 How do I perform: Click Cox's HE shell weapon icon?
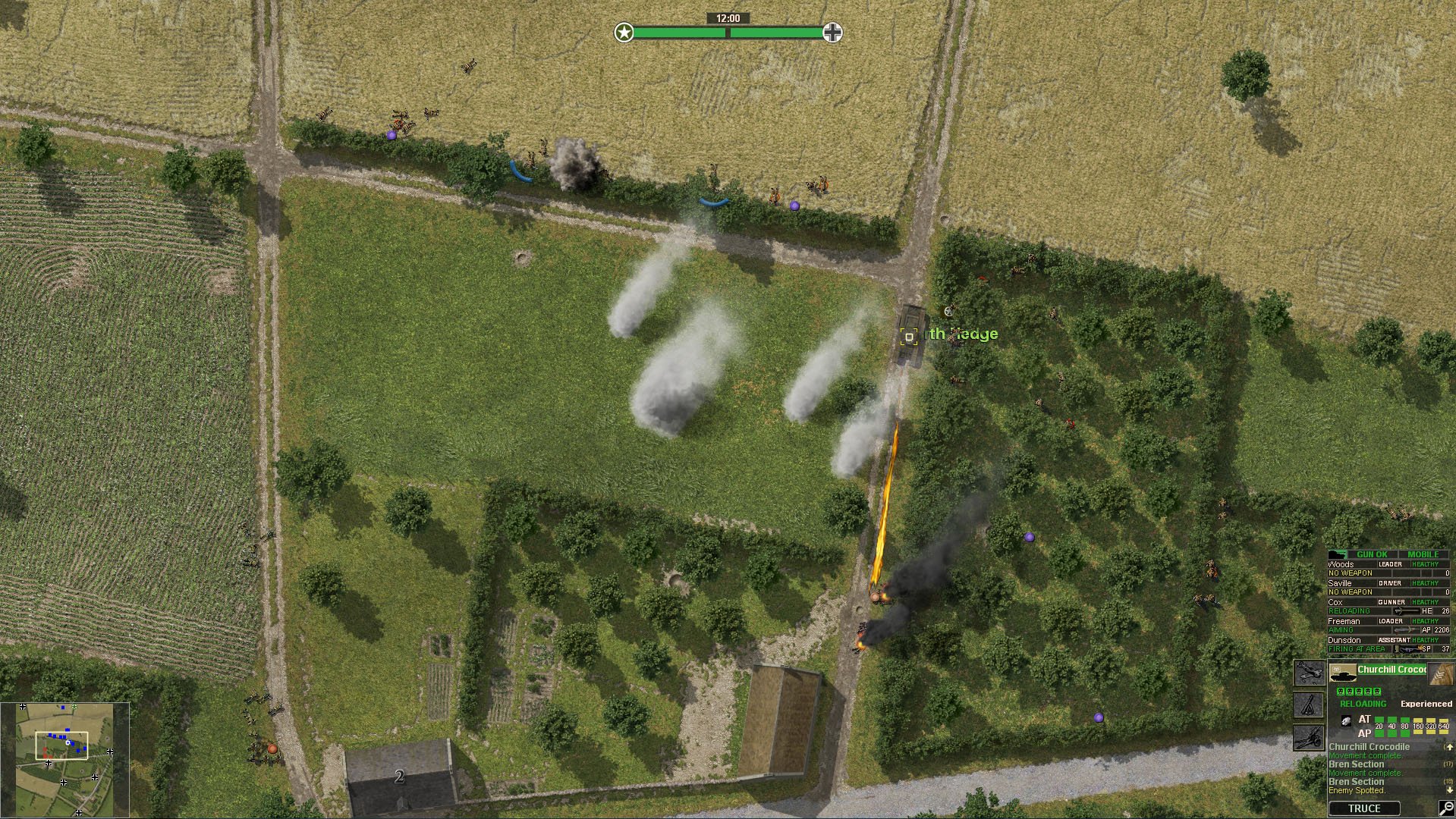[1398, 610]
